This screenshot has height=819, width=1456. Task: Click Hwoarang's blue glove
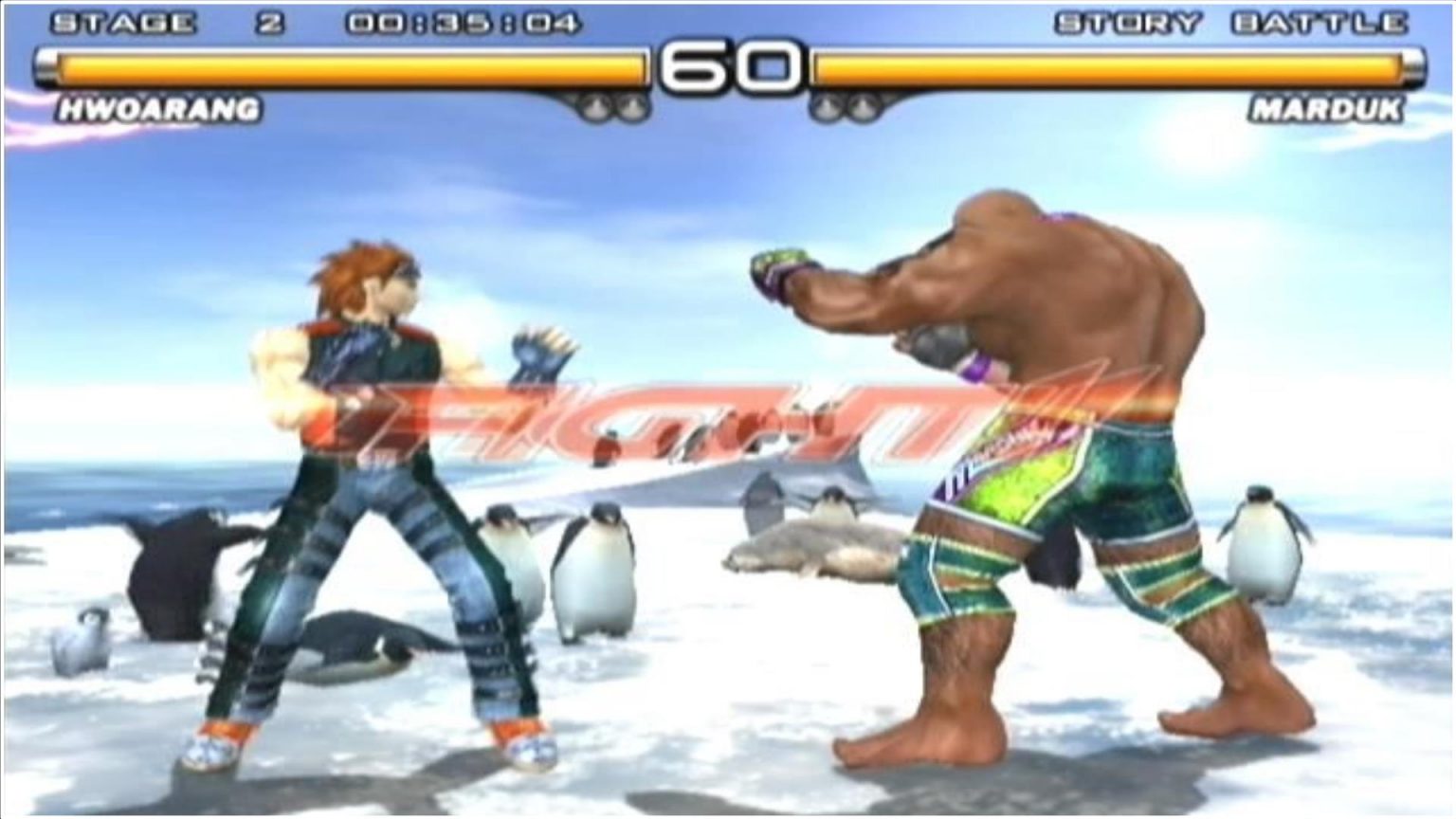click(536, 355)
